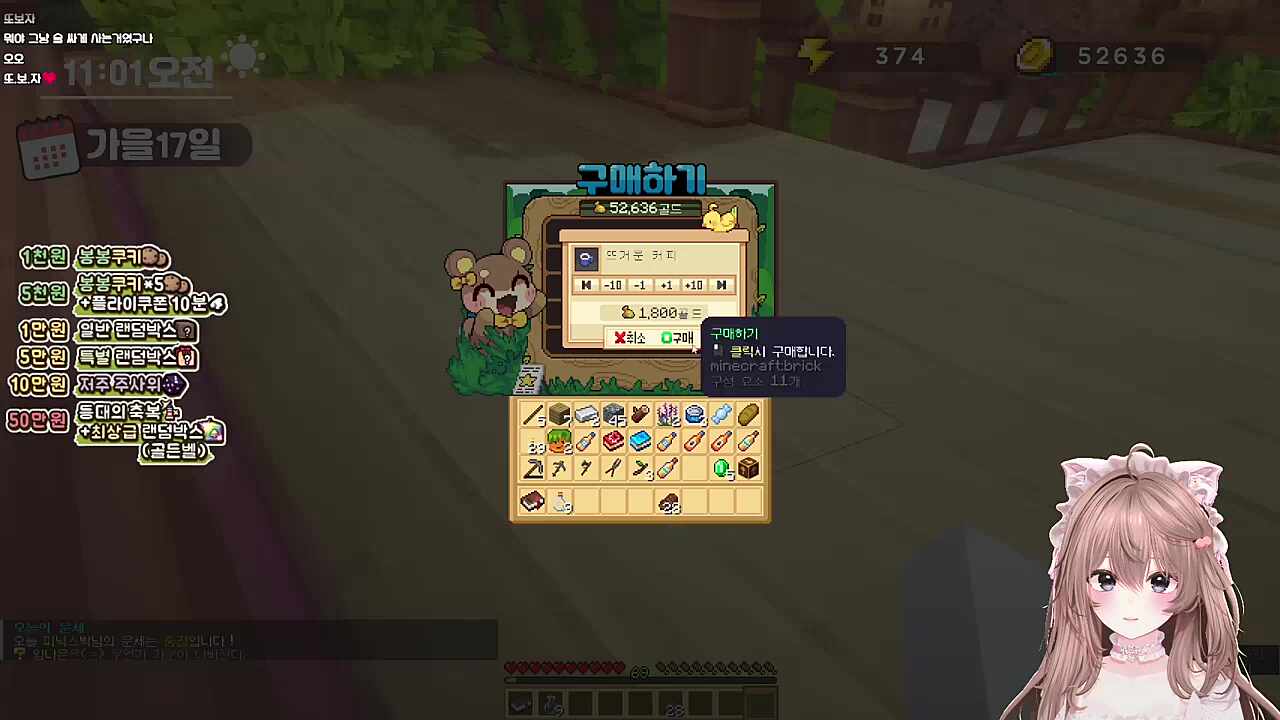Click the carrot stack in the inventory
1280x720 pixels.
559,442
